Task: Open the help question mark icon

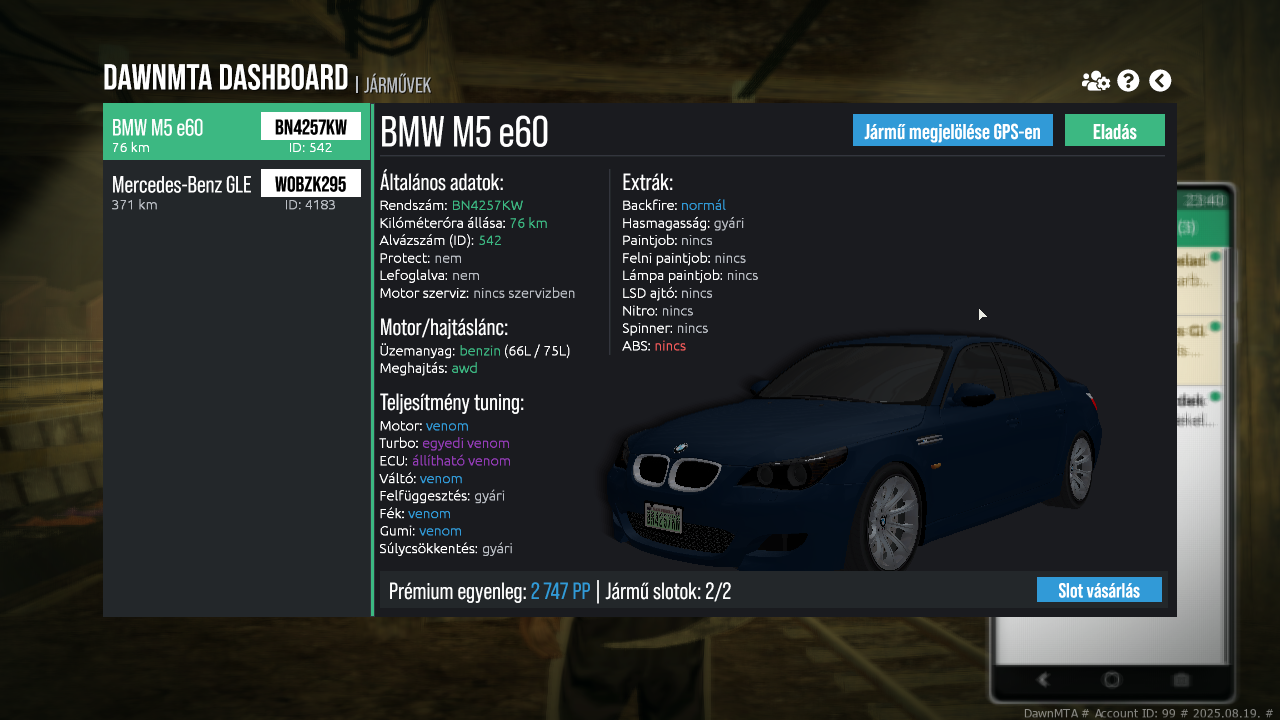Action: tap(1128, 81)
